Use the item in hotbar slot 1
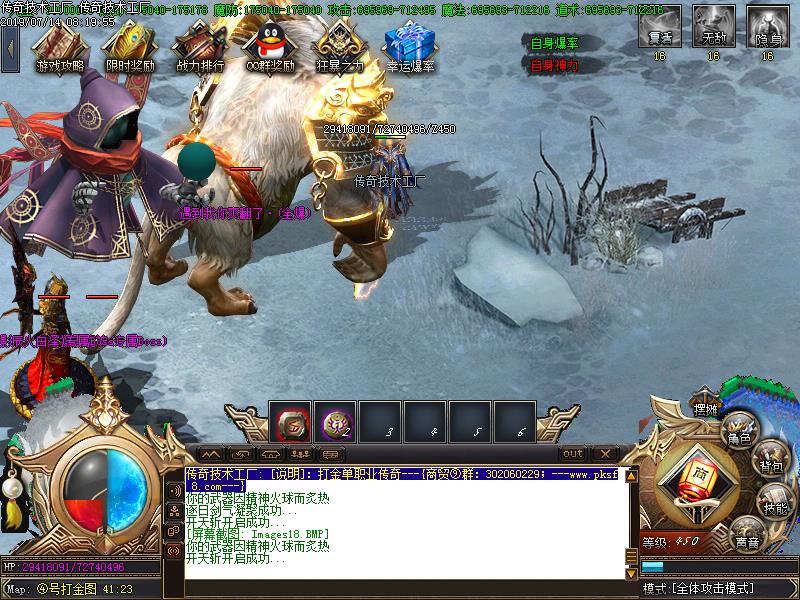The height and width of the screenshot is (600, 800). click(x=292, y=424)
